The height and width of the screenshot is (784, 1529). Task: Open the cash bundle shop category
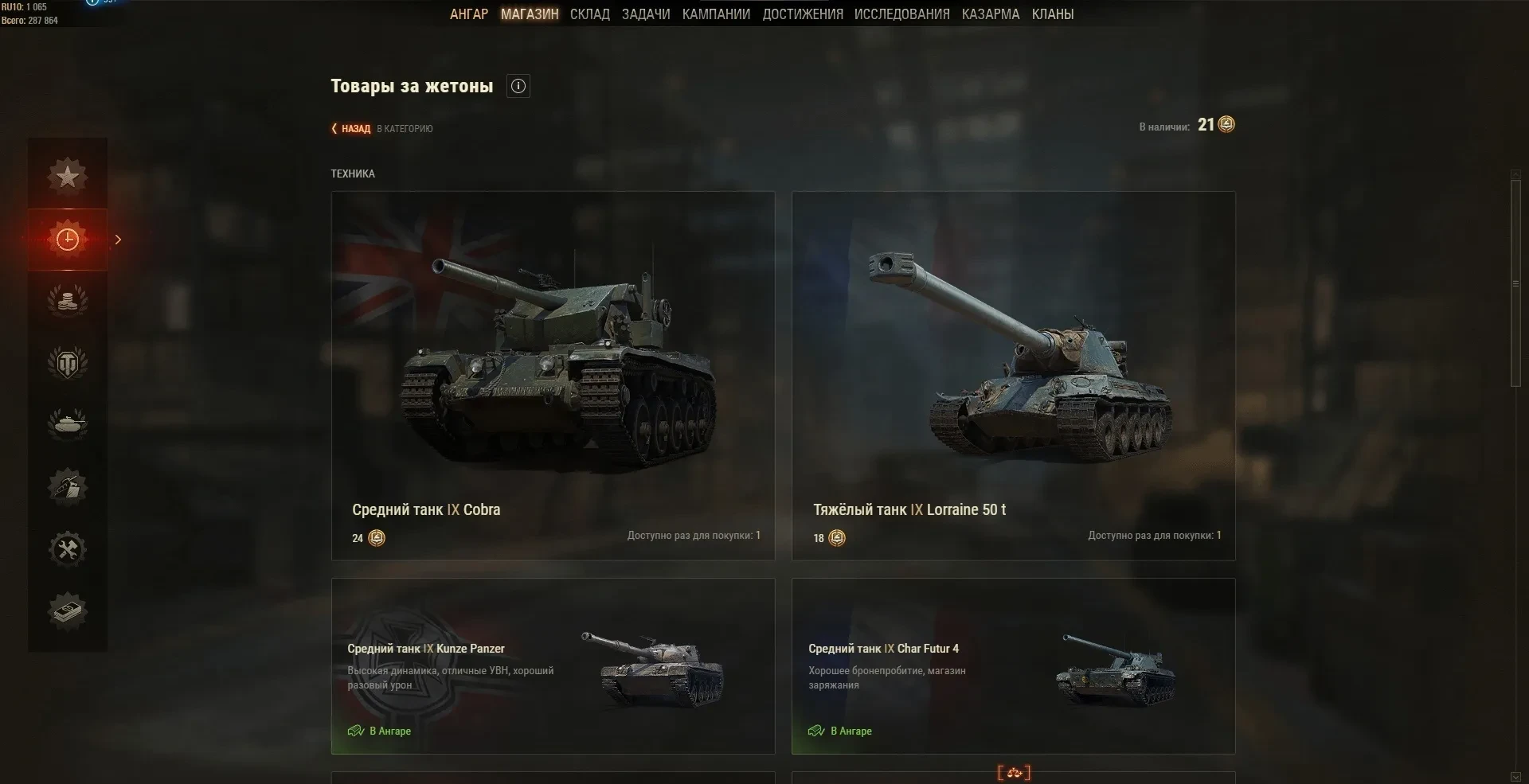click(68, 611)
